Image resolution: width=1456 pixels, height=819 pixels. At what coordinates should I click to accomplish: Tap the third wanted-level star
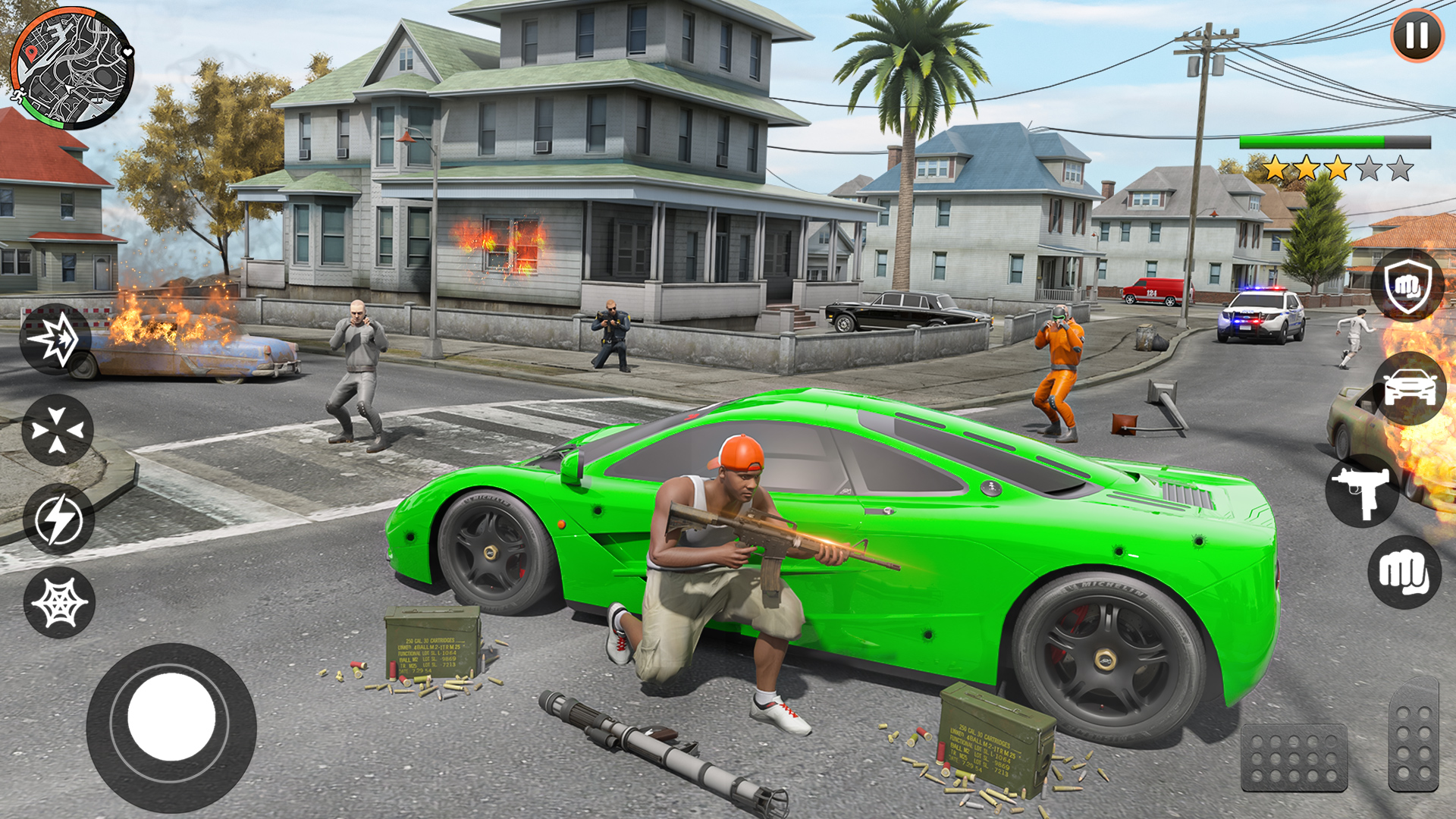pyautogui.click(x=1338, y=168)
